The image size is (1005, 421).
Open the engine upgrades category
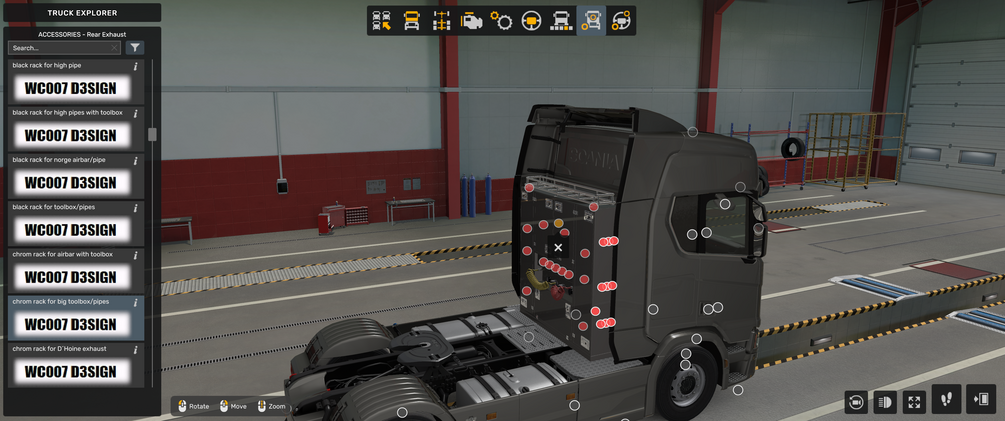click(x=471, y=20)
